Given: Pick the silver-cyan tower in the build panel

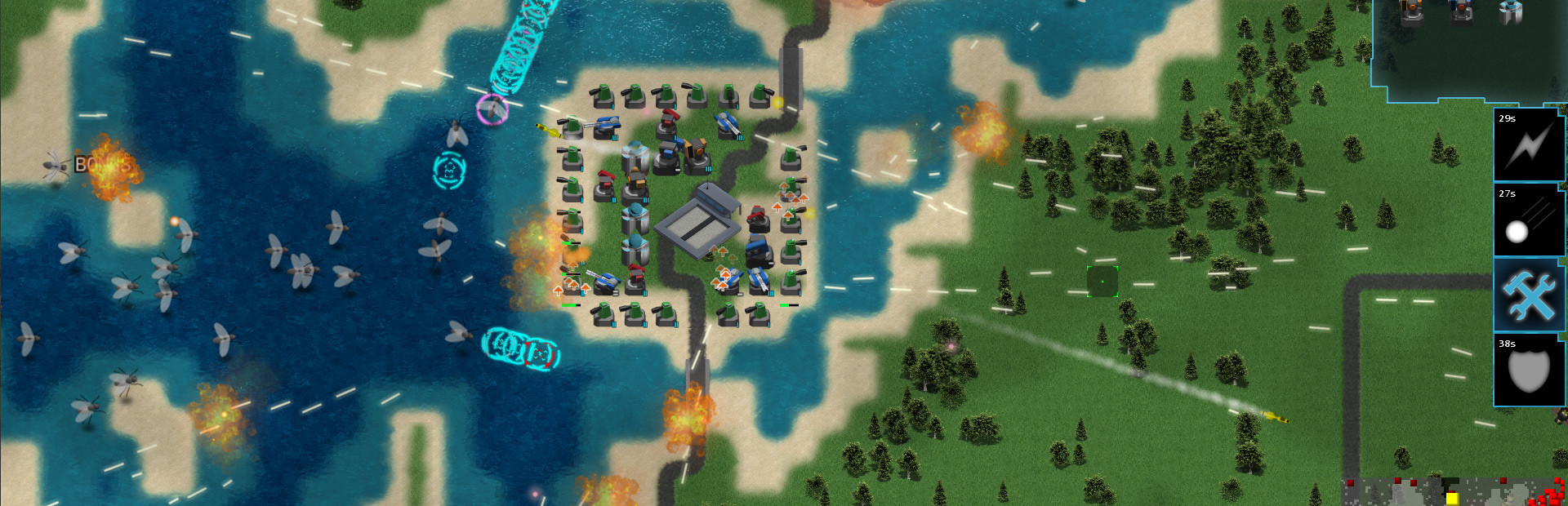Looking at the screenshot, I should pos(1510,11).
